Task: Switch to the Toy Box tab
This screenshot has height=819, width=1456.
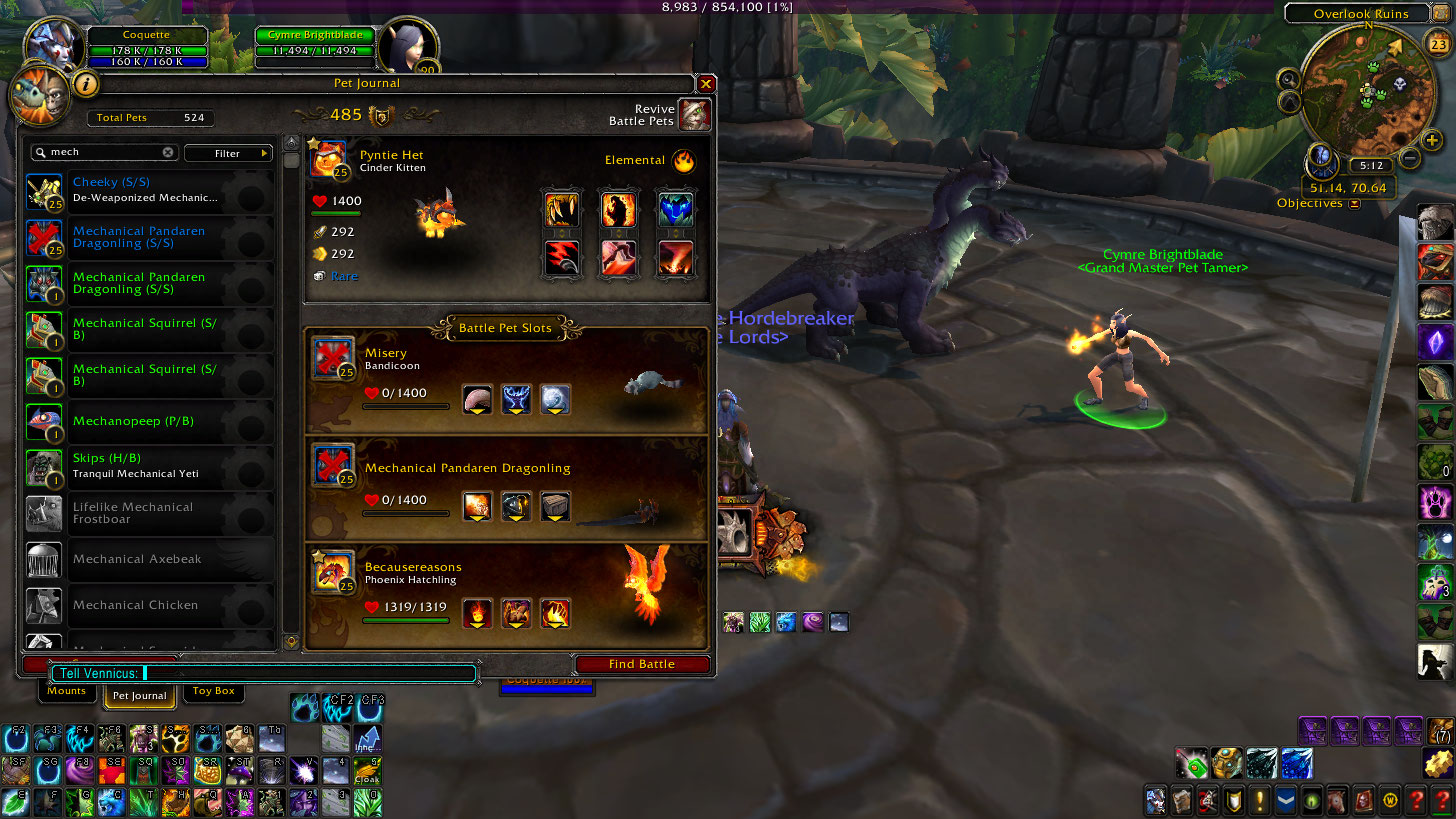Action: coord(214,691)
